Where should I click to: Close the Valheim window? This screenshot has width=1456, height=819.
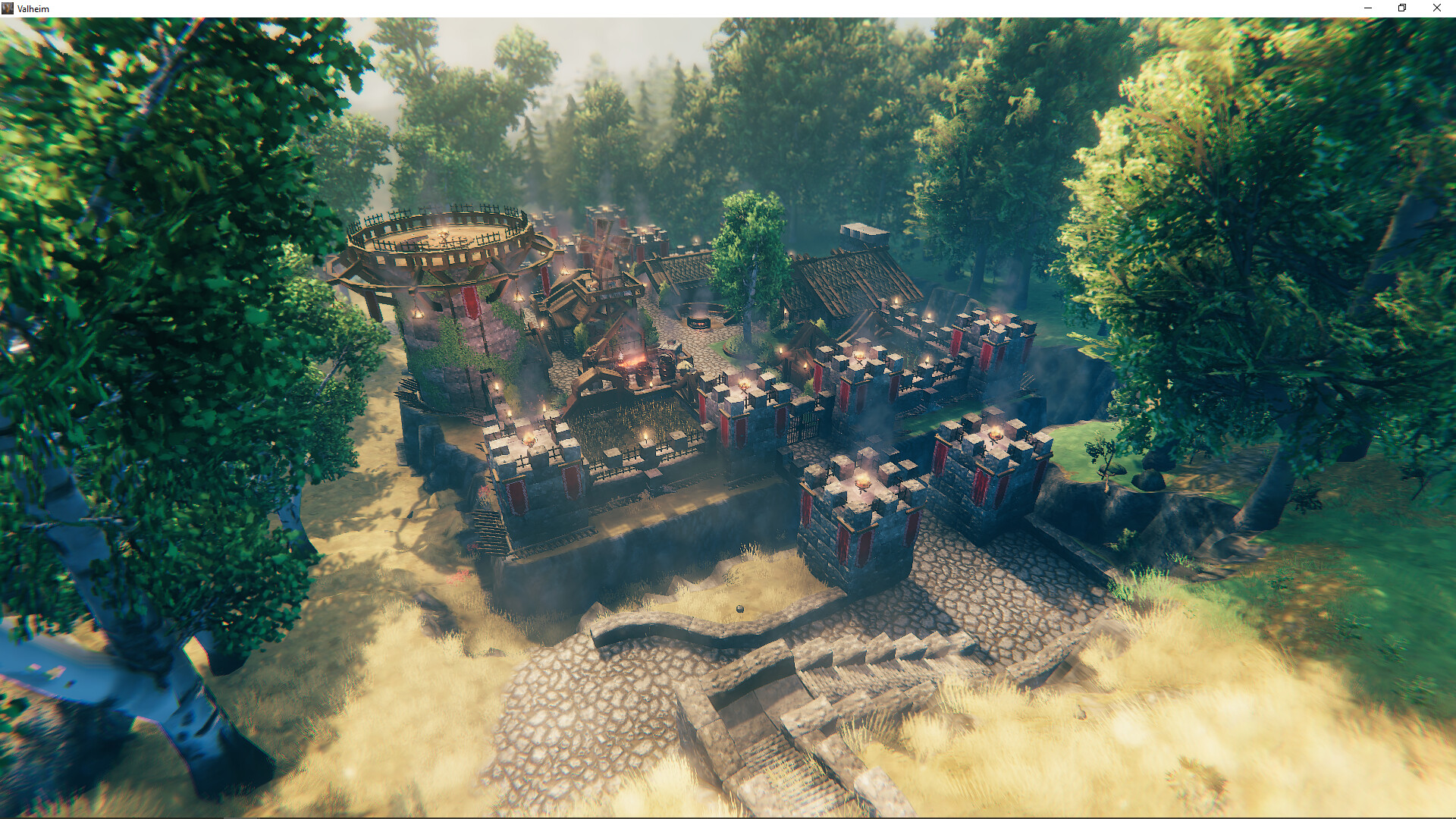[x=1436, y=8]
